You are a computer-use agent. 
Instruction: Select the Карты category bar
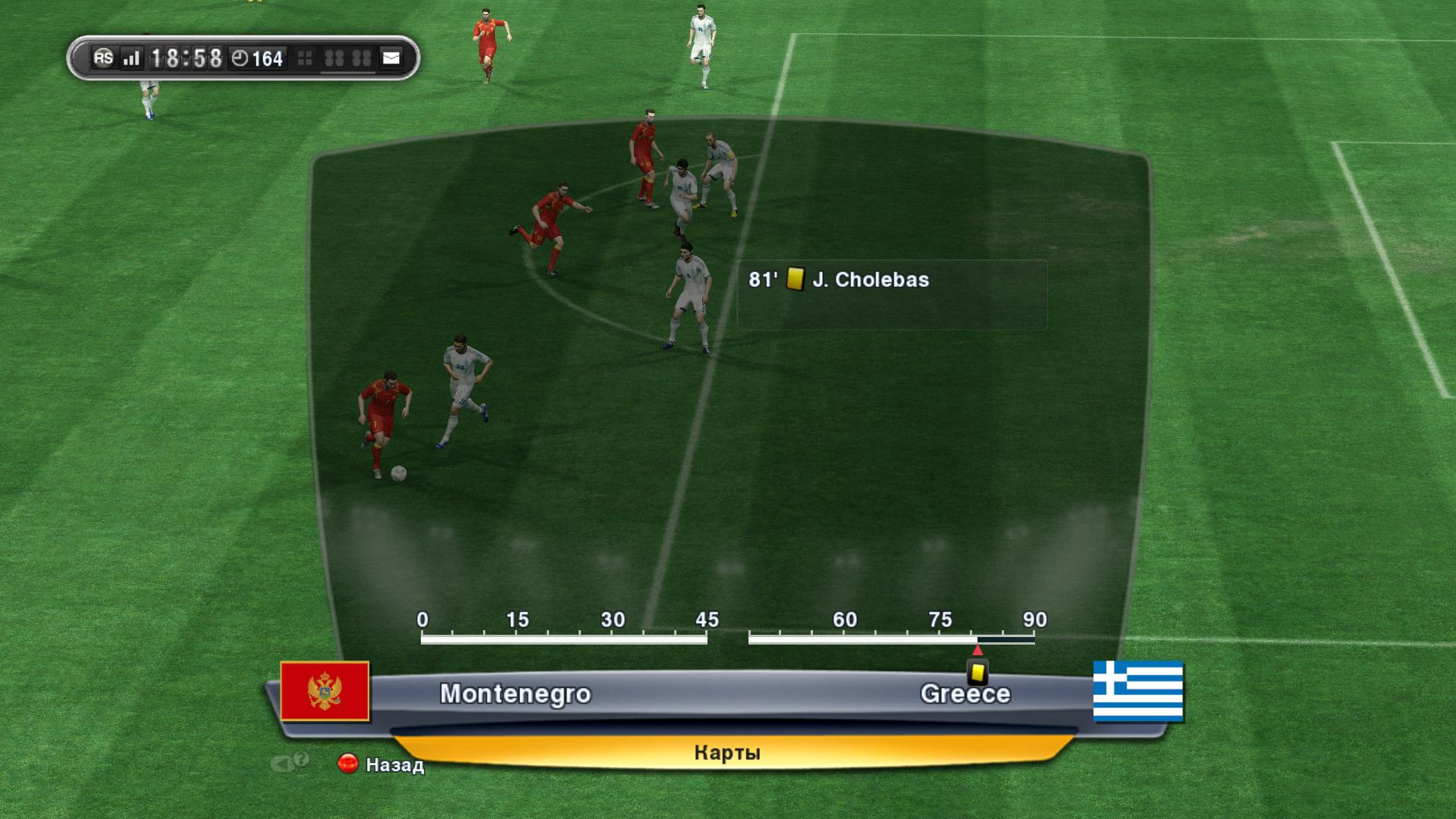tap(726, 752)
